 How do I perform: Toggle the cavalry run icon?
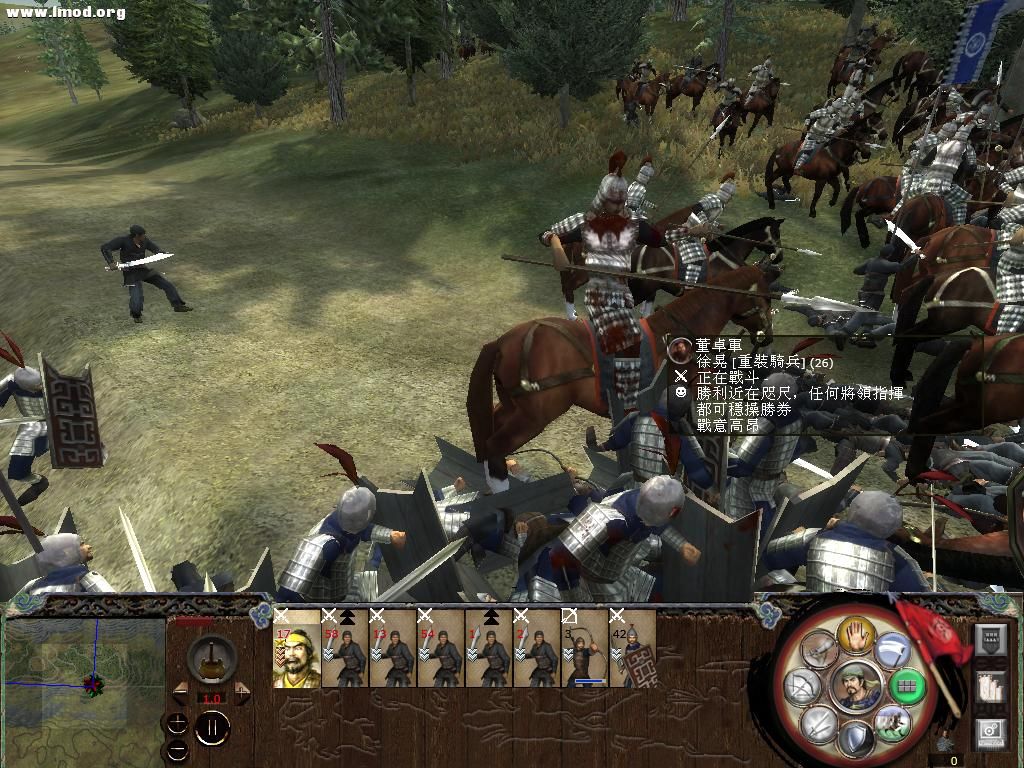891,723
